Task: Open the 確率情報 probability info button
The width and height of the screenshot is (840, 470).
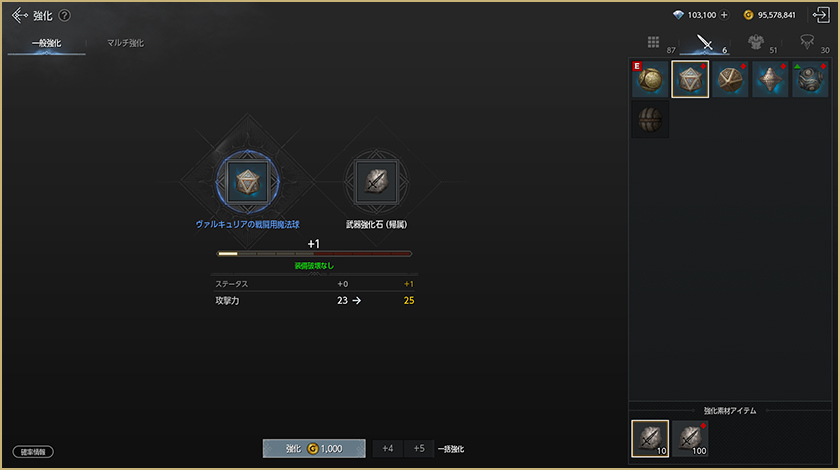Action: (33, 452)
